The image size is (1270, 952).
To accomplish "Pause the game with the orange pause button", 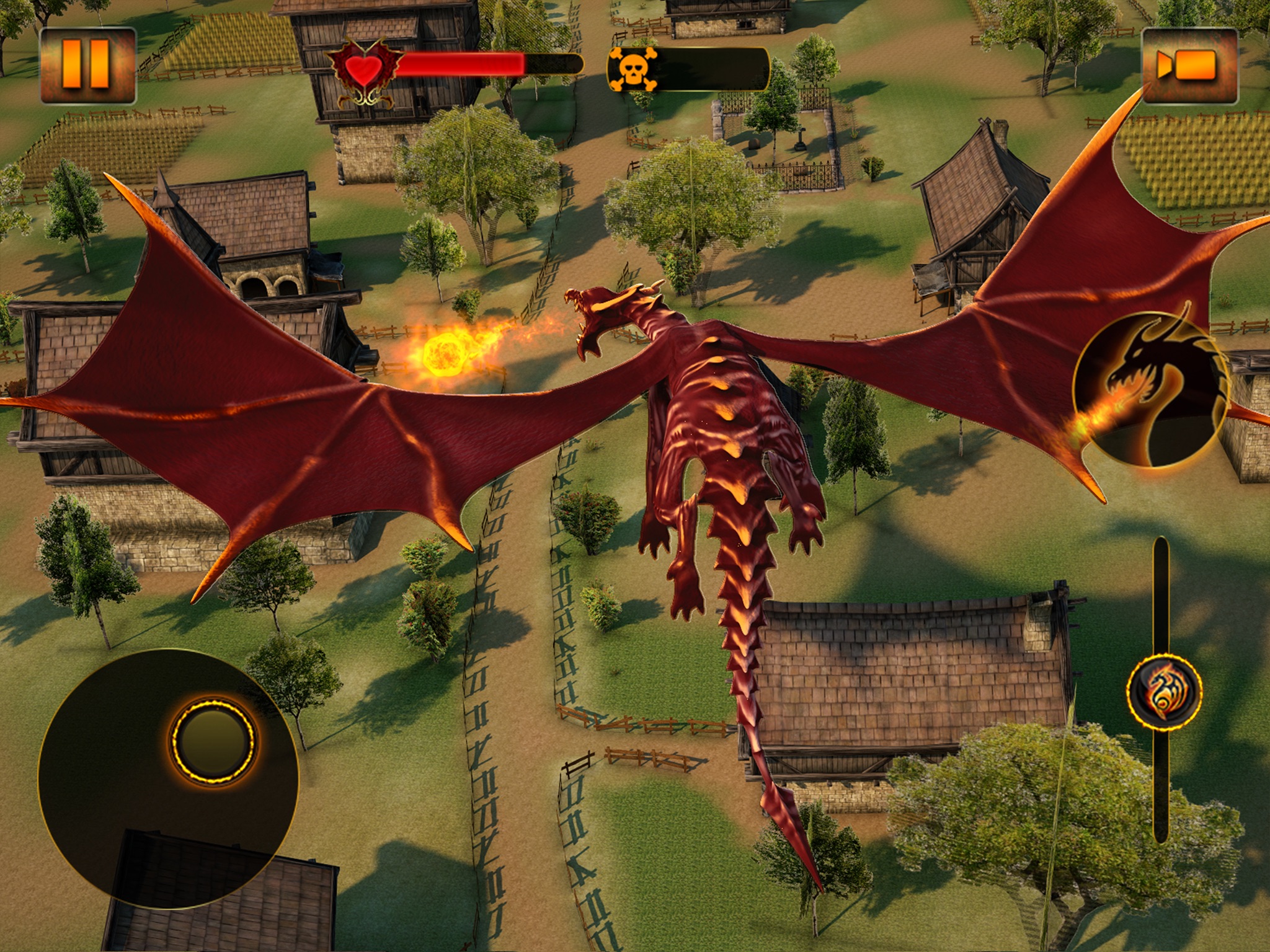I will (87, 65).
